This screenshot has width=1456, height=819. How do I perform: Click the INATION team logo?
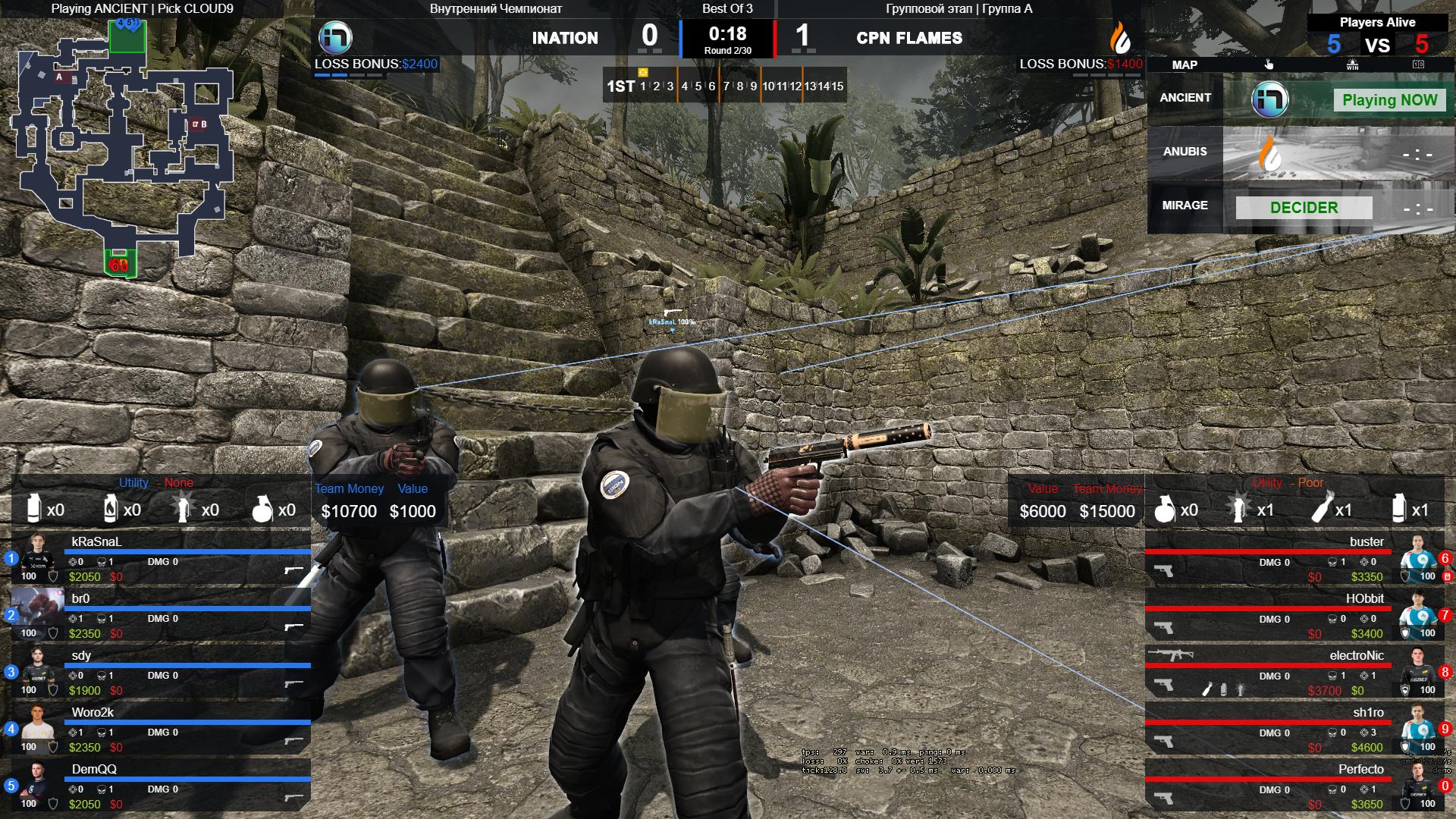click(334, 37)
